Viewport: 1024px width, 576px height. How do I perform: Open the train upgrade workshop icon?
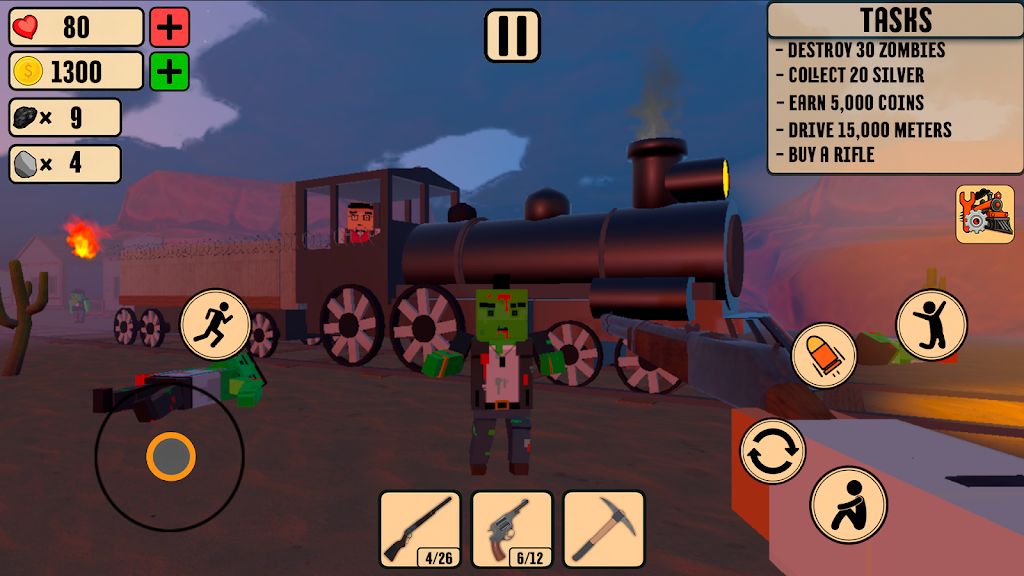984,213
